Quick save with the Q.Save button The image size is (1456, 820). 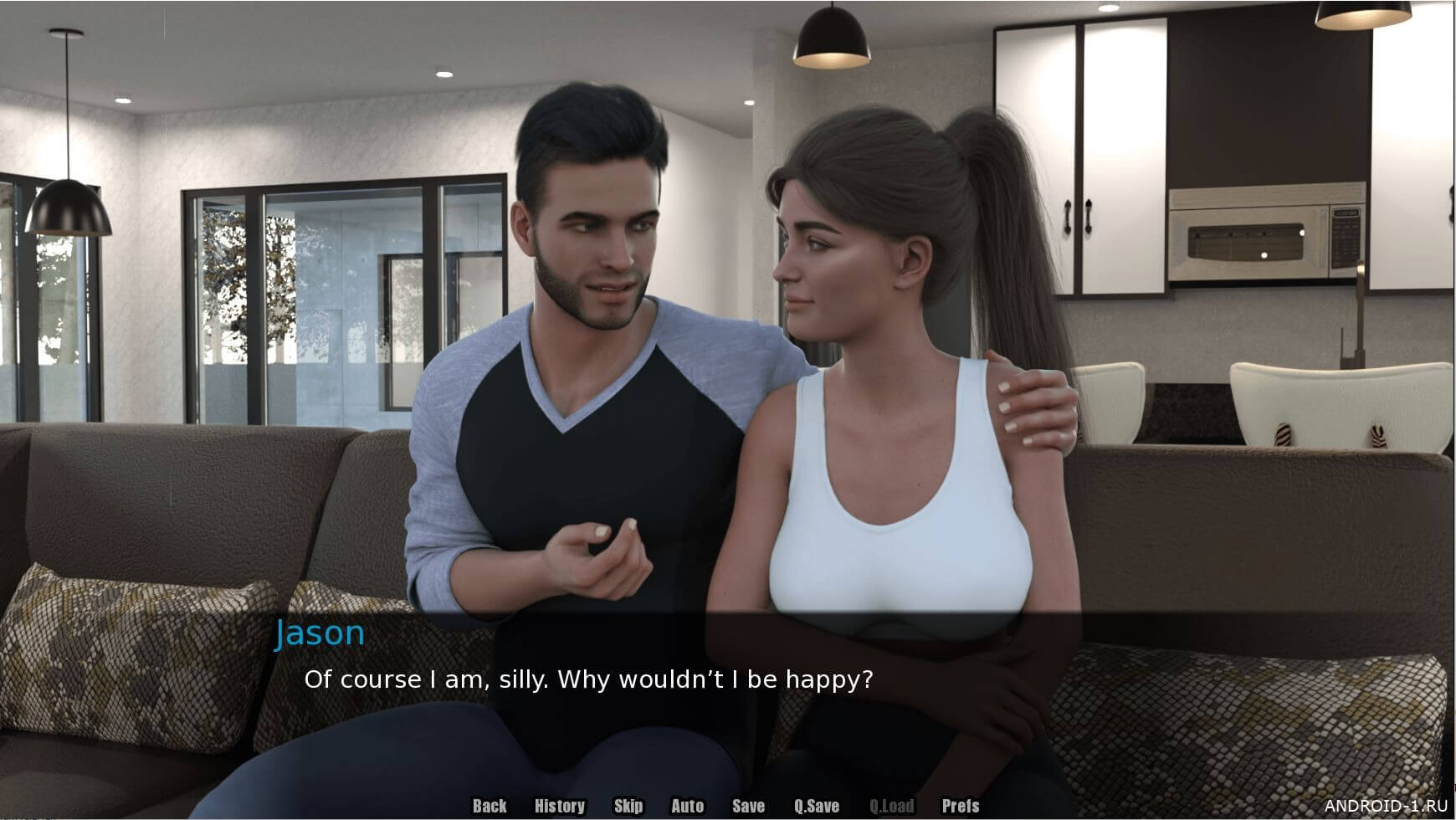click(x=816, y=806)
